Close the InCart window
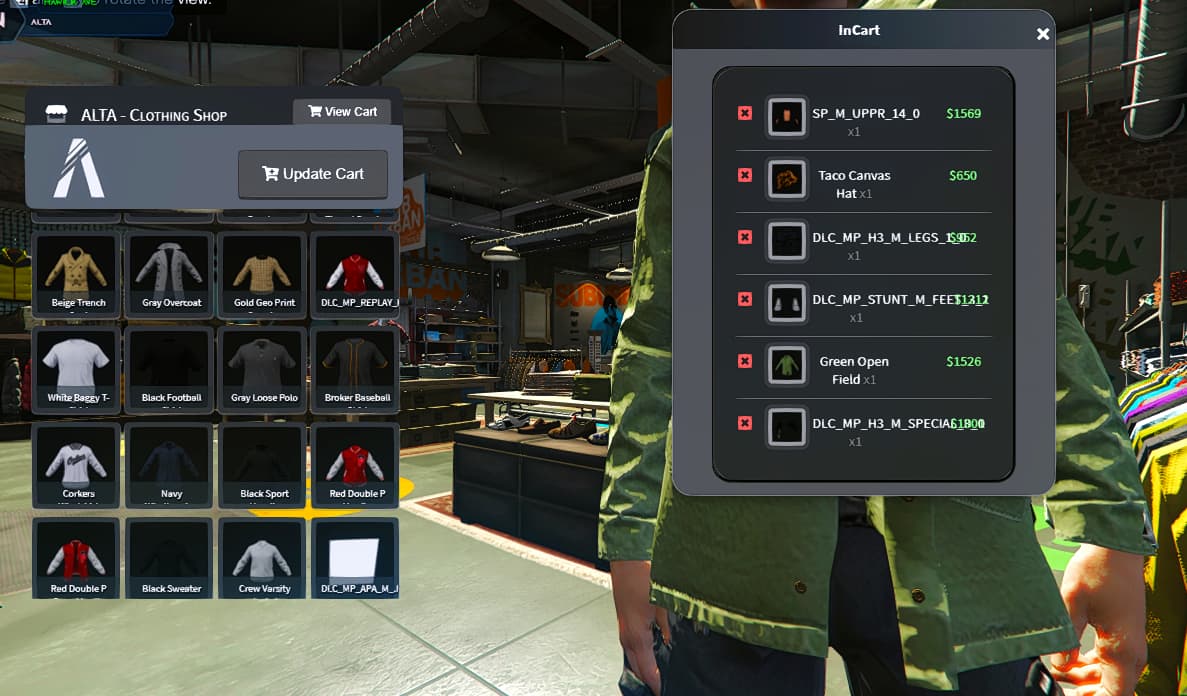 coord(1043,34)
